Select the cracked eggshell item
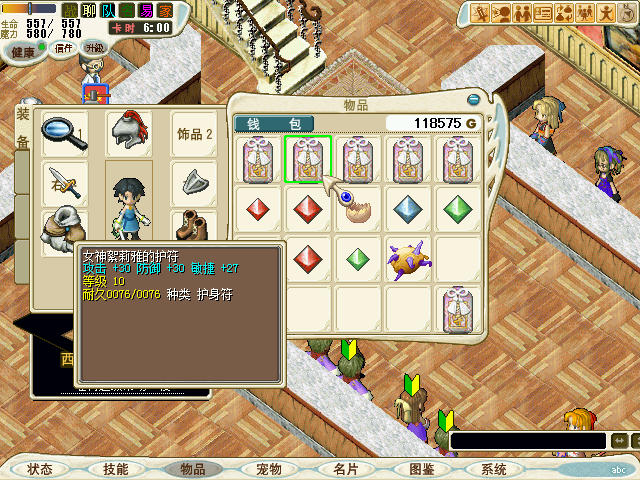Image resolution: width=640 pixels, height=480 pixels. 358,208
